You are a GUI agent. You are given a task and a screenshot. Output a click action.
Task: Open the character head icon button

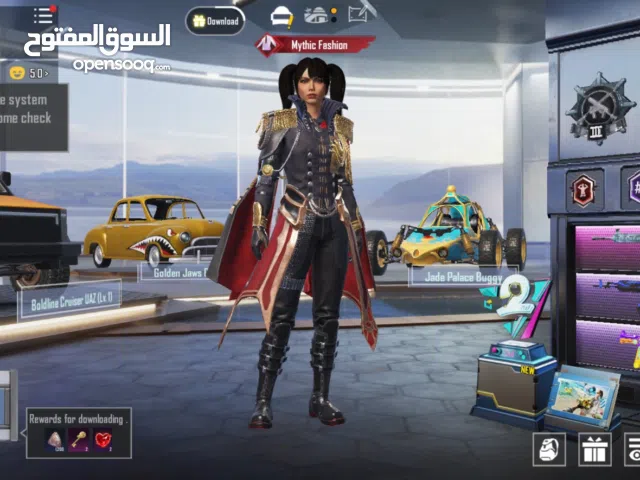pyautogui.click(x=549, y=449)
